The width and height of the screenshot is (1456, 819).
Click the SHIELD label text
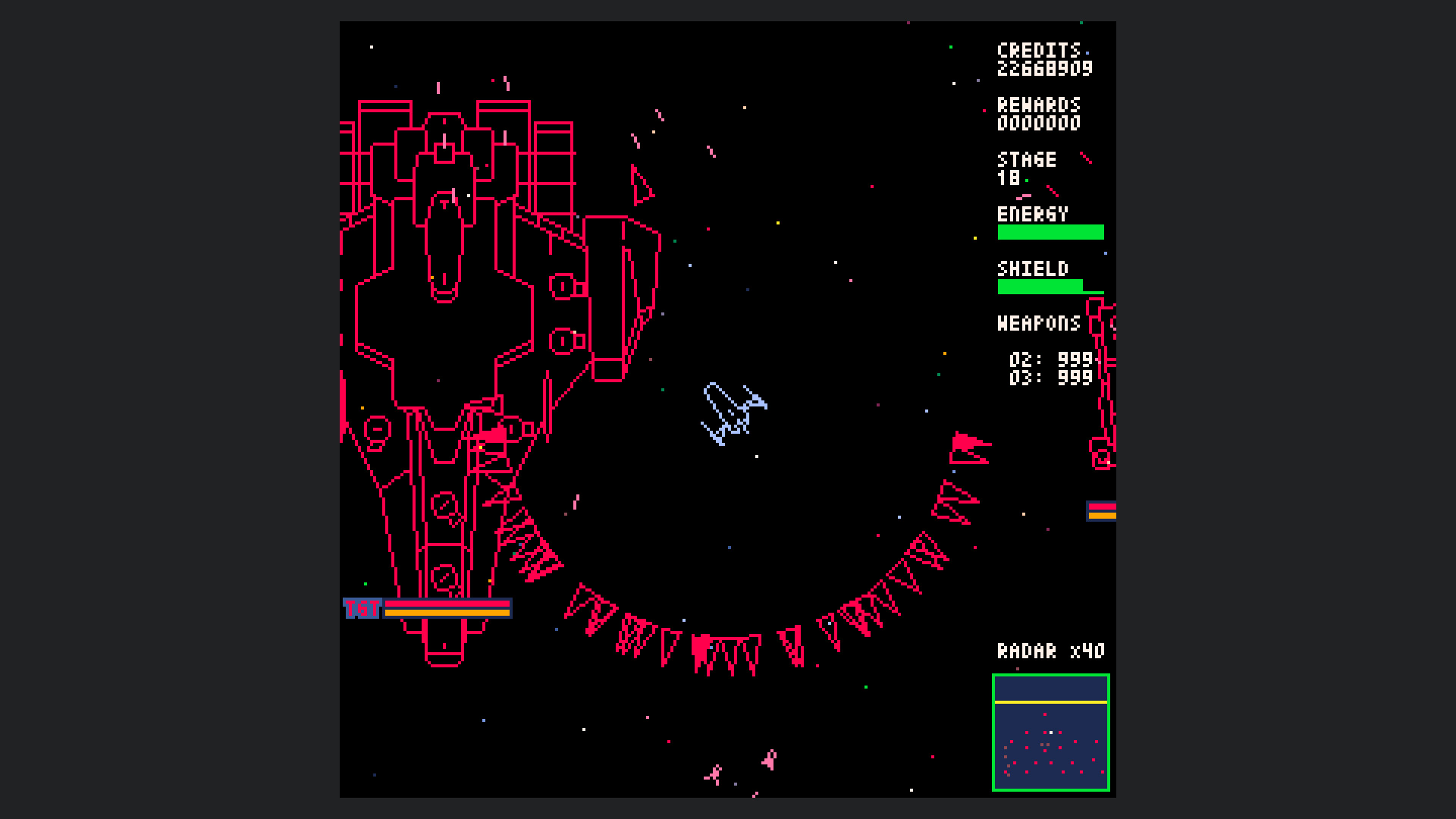1033,269
